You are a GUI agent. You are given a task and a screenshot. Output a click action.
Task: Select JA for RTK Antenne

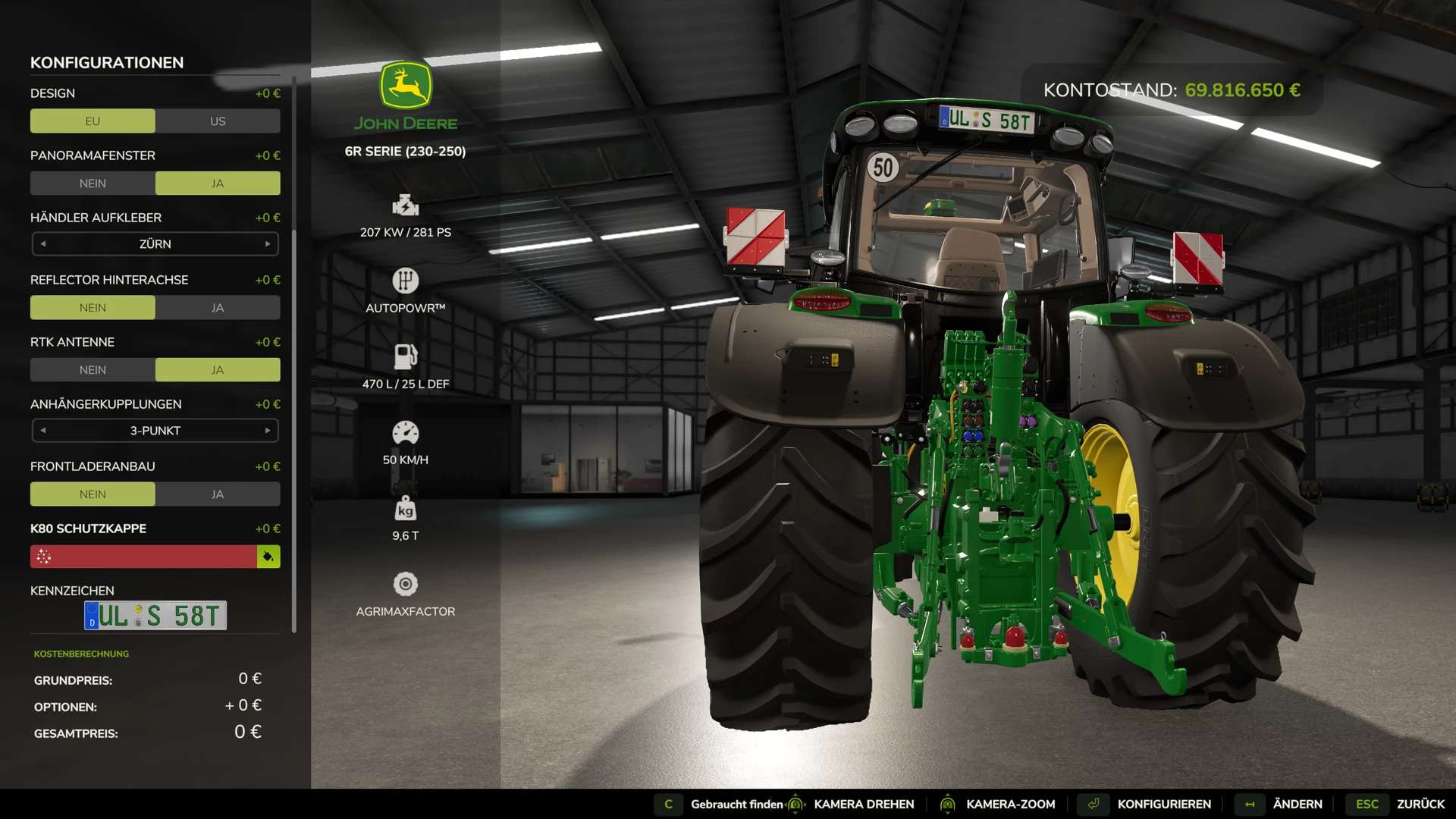click(x=218, y=370)
